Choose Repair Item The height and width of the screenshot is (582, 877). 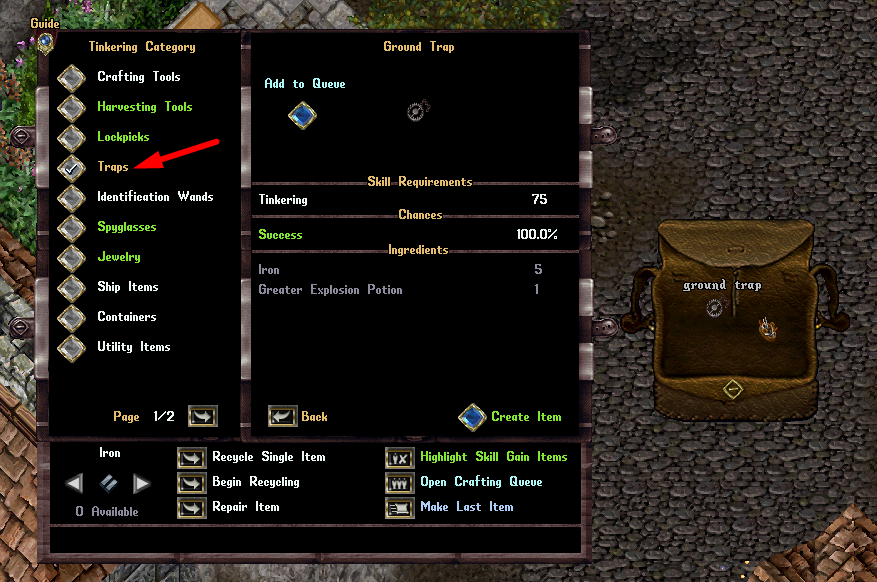tap(191, 507)
